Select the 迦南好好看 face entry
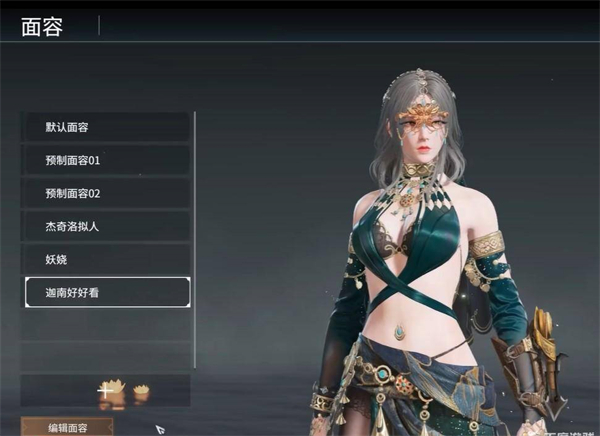Viewport: 600px width, 436px height. 105,291
